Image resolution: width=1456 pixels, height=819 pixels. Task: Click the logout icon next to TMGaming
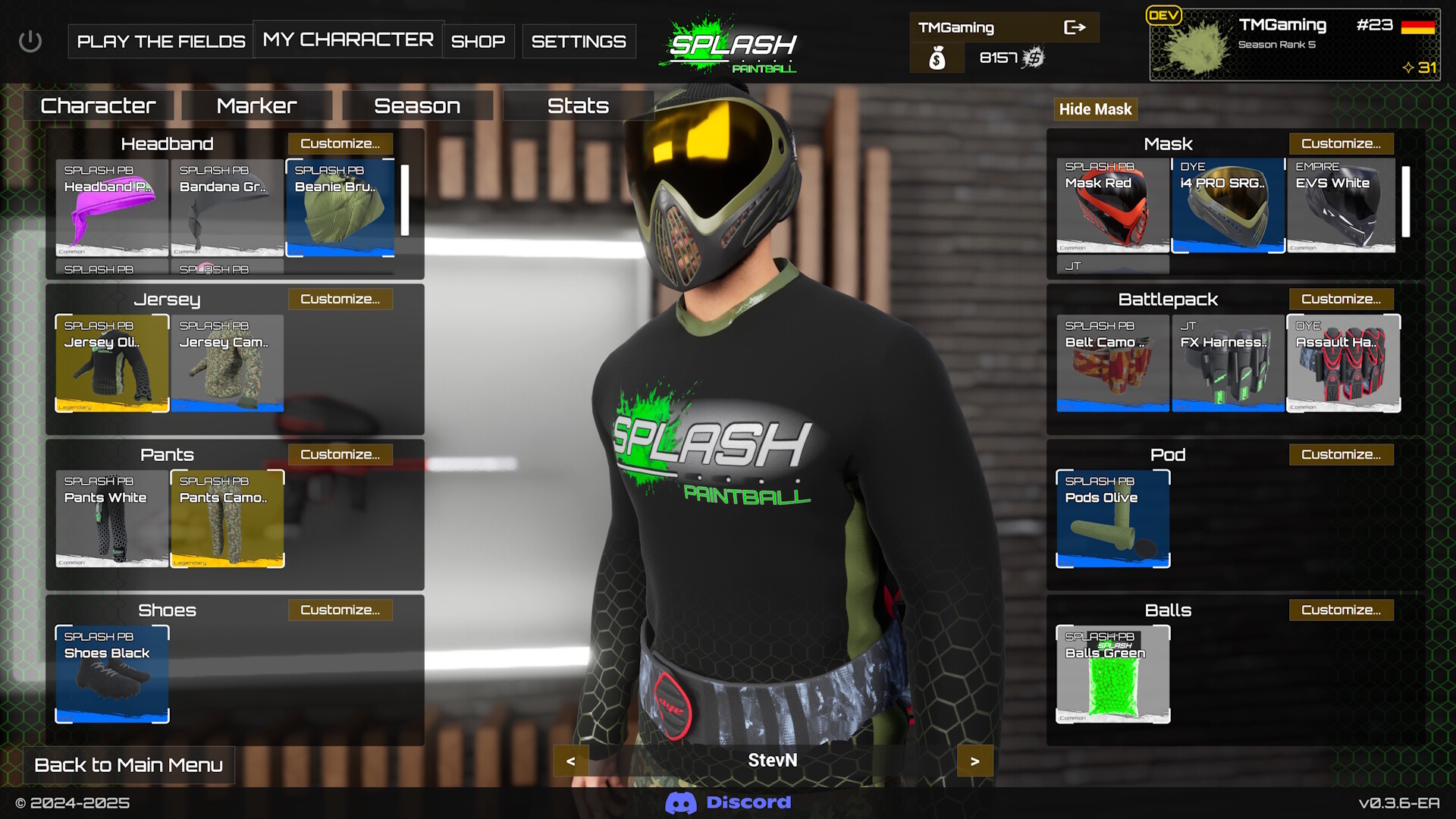click(1076, 27)
